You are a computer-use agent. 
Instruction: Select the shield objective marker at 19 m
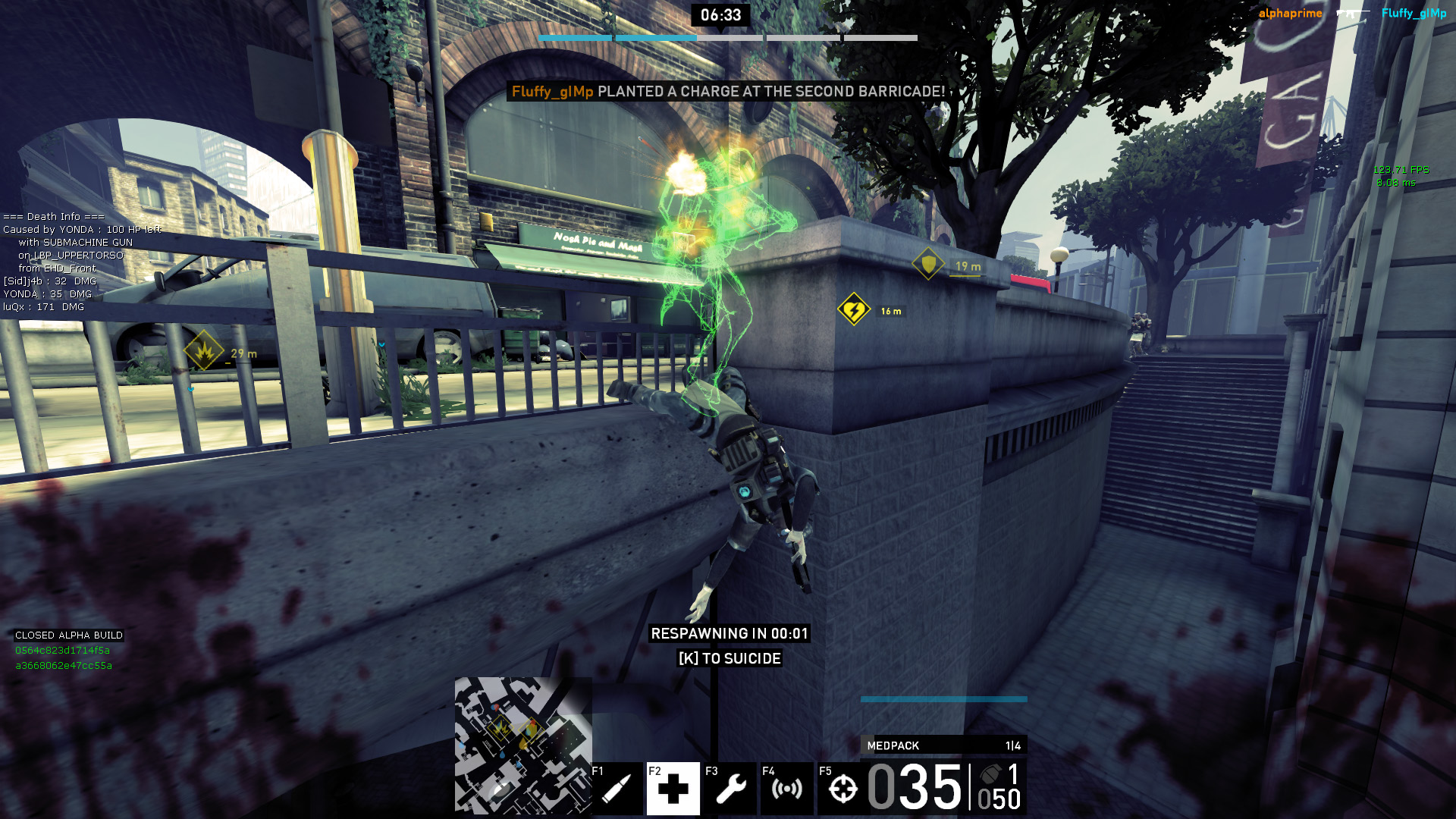click(x=928, y=264)
